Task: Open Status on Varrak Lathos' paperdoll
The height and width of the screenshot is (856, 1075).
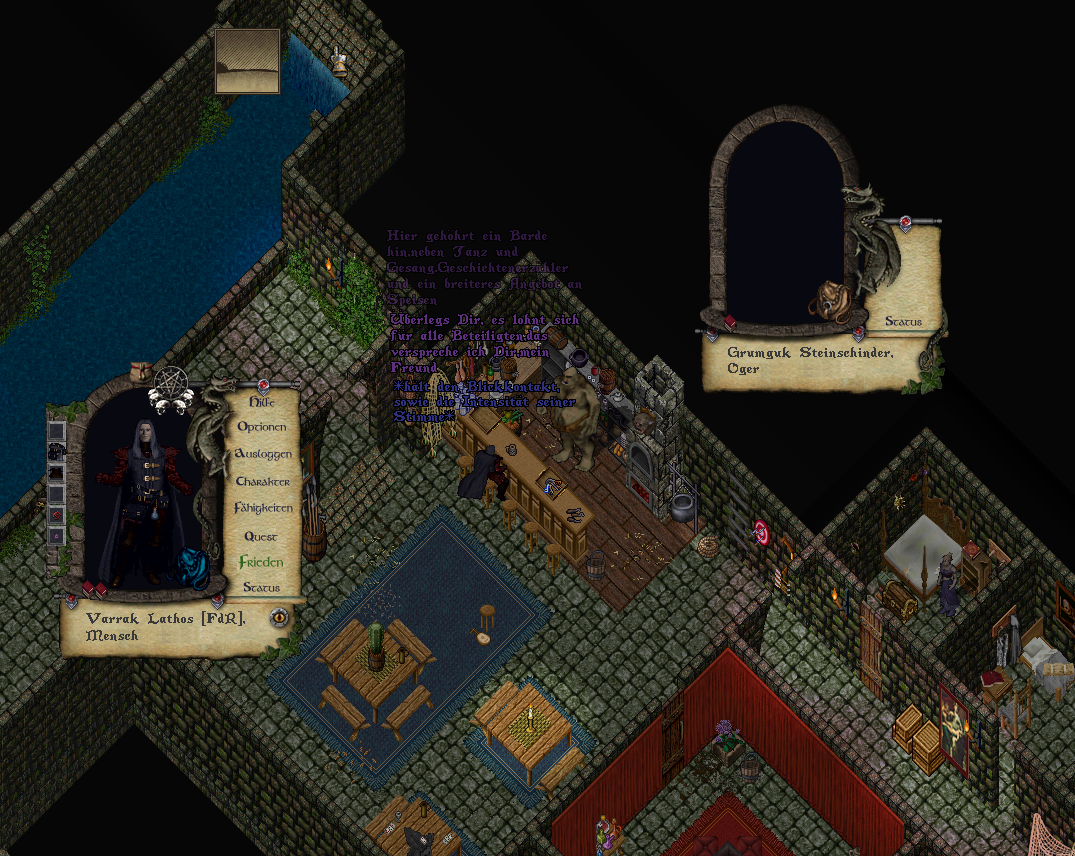Action: point(261,588)
